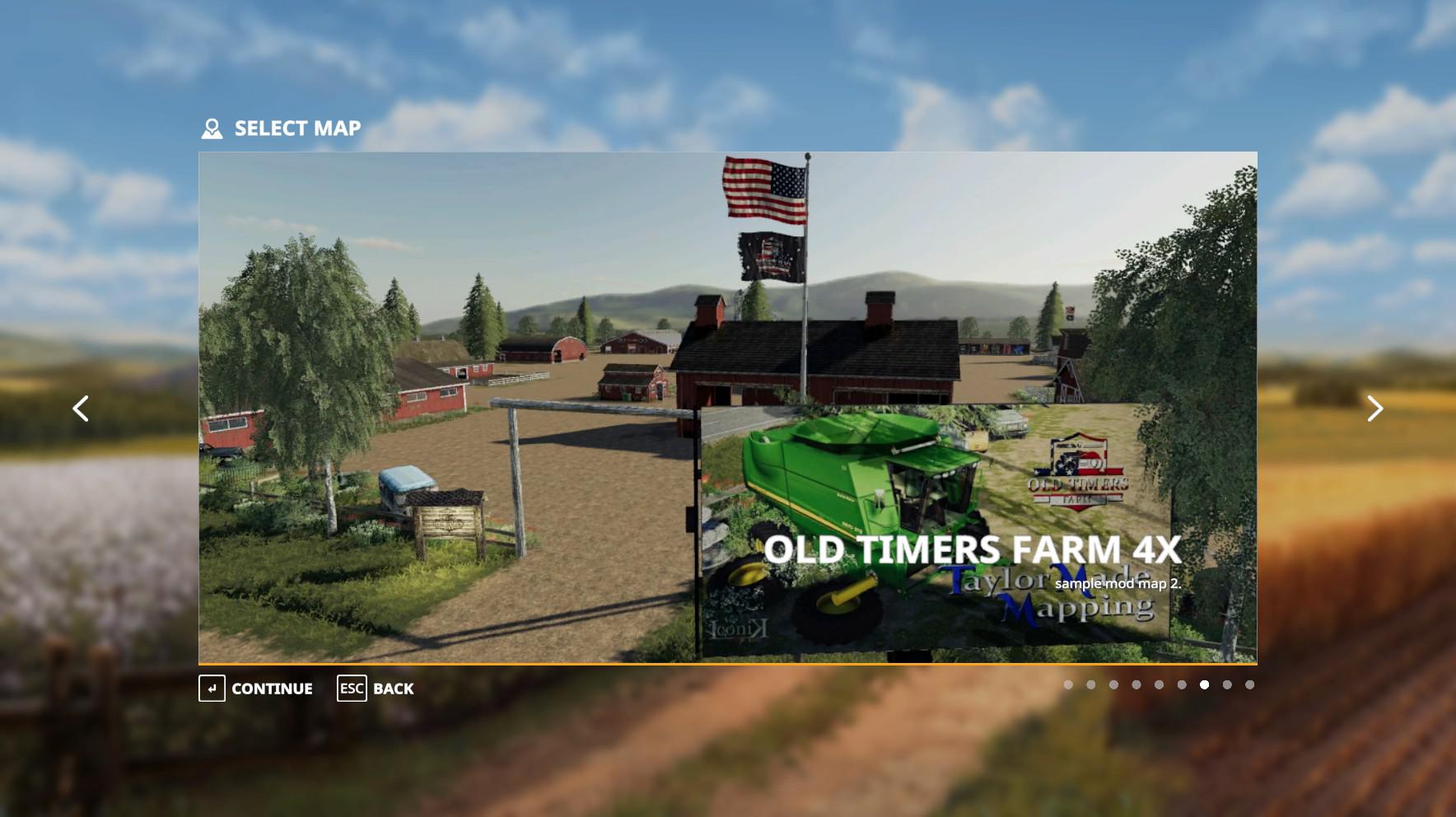This screenshot has height=817, width=1456.
Task: Click the right arrow to view next map
Action: 1375,408
